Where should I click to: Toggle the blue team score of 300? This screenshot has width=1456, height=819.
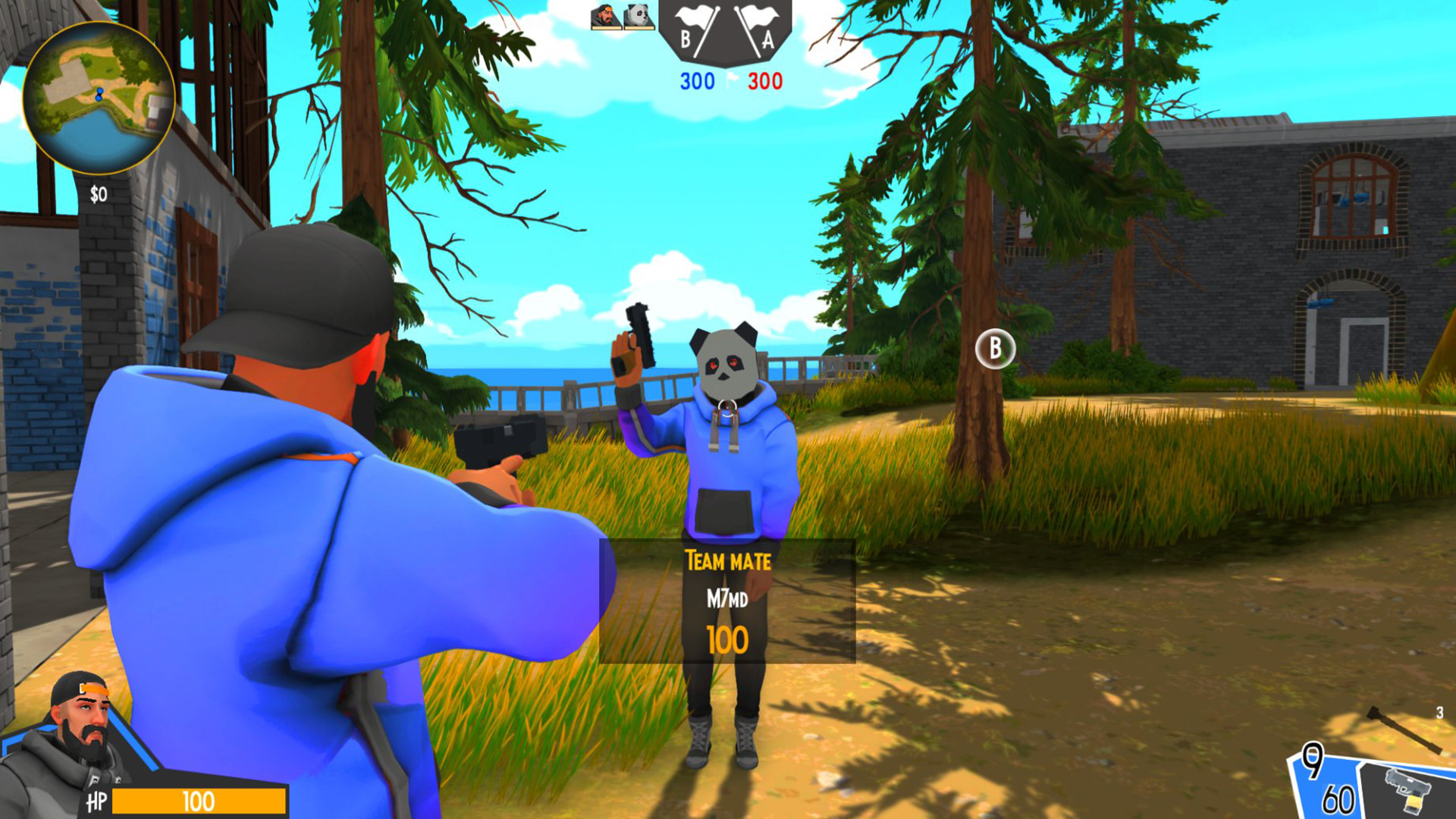[696, 80]
